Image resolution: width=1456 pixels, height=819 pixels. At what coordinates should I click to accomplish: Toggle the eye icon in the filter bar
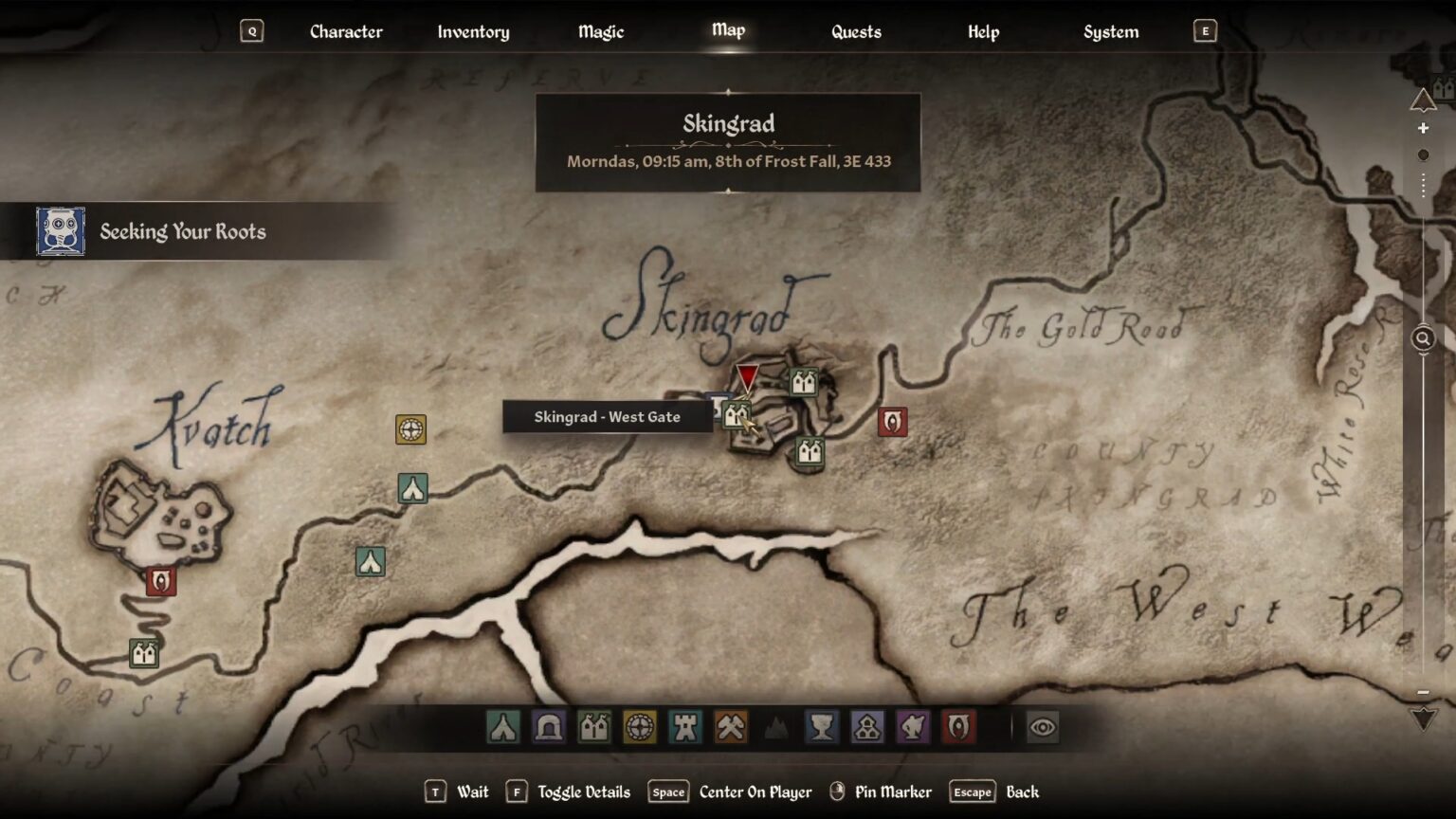pos(1042,726)
